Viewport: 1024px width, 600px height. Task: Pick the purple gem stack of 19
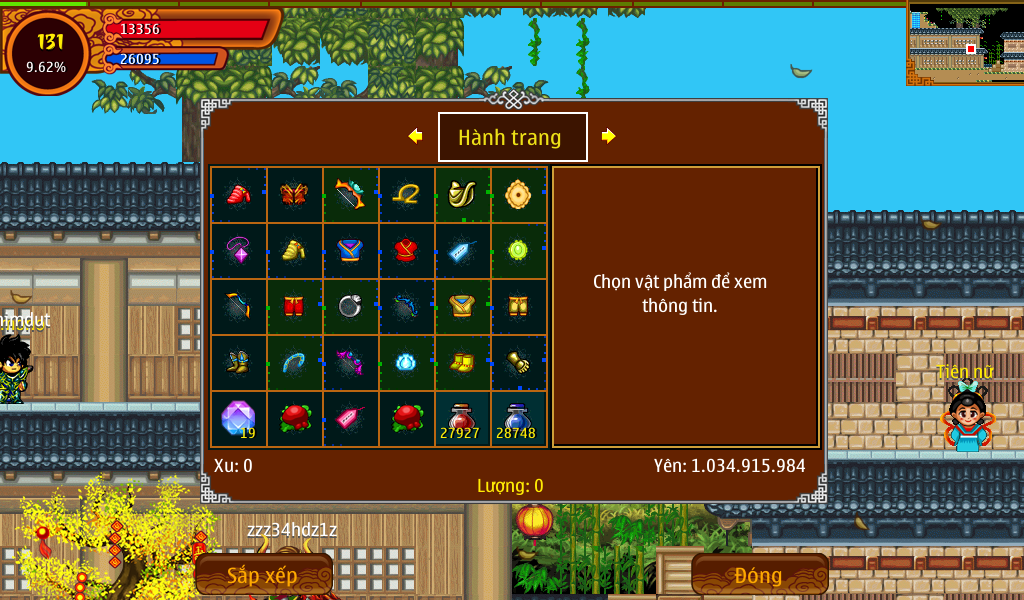point(238,418)
